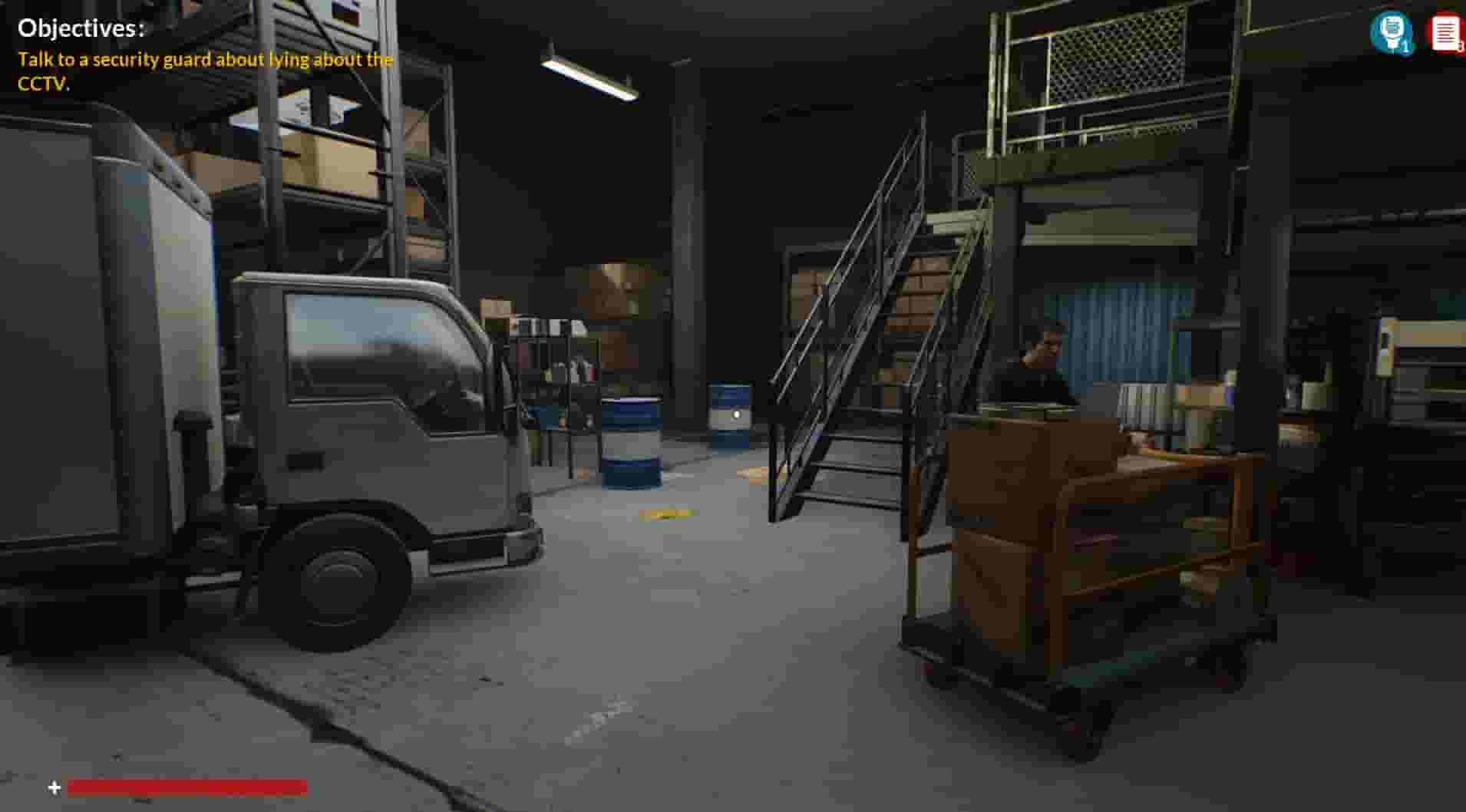Click the badge on the notes icon

click(1460, 48)
